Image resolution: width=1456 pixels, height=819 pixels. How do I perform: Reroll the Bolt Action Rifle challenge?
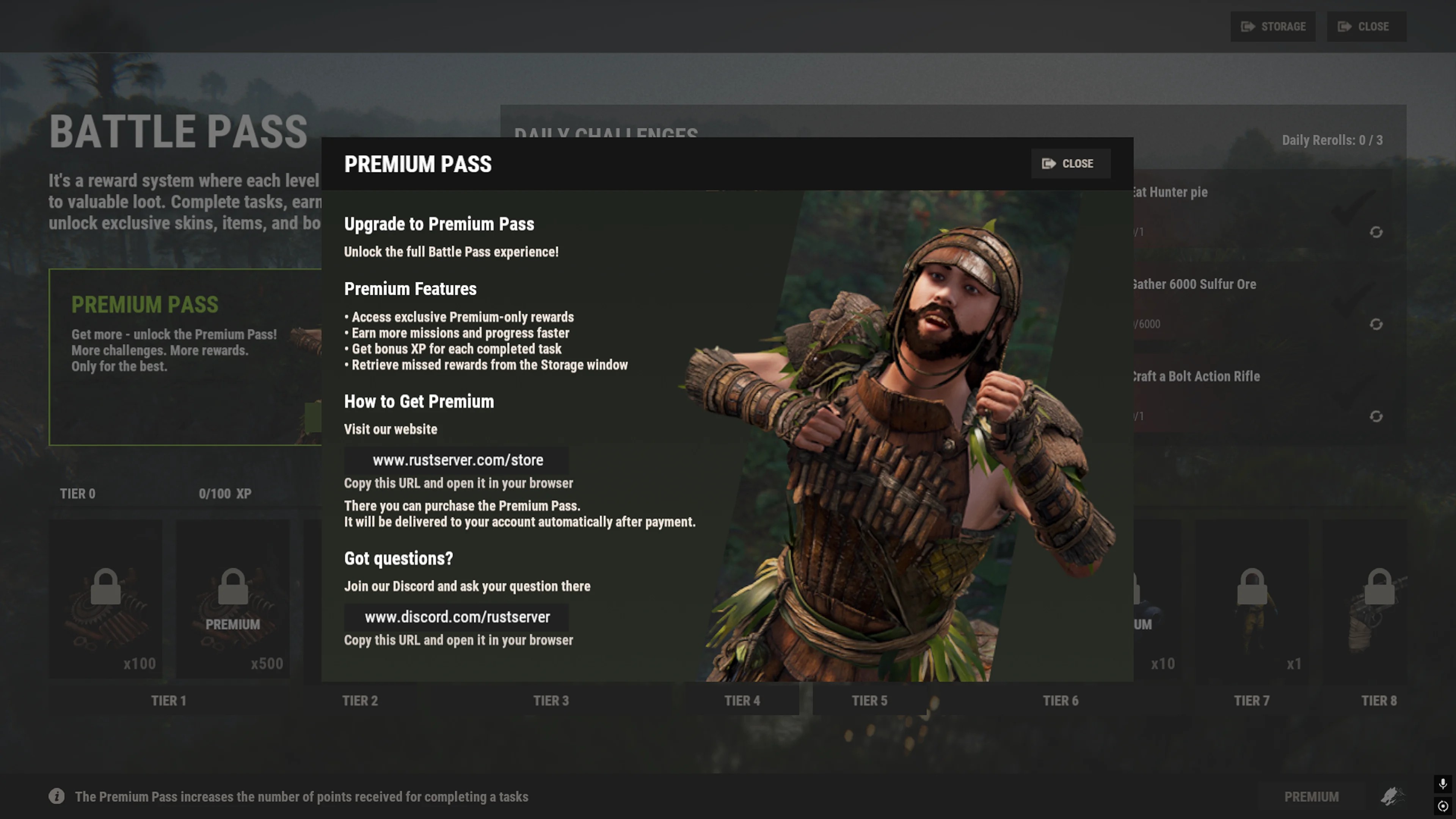tap(1376, 417)
